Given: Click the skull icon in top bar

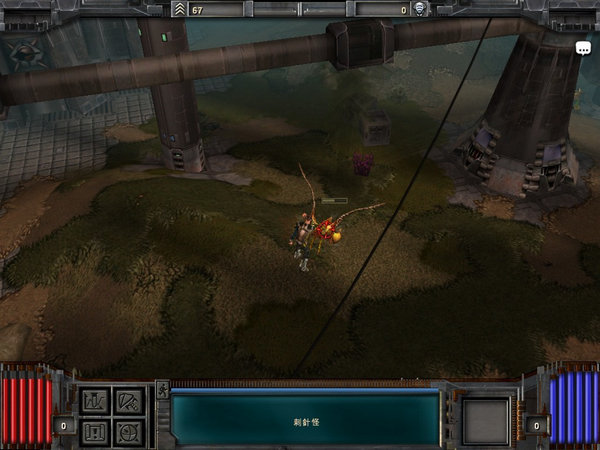Looking at the screenshot, I should [420, 9].
